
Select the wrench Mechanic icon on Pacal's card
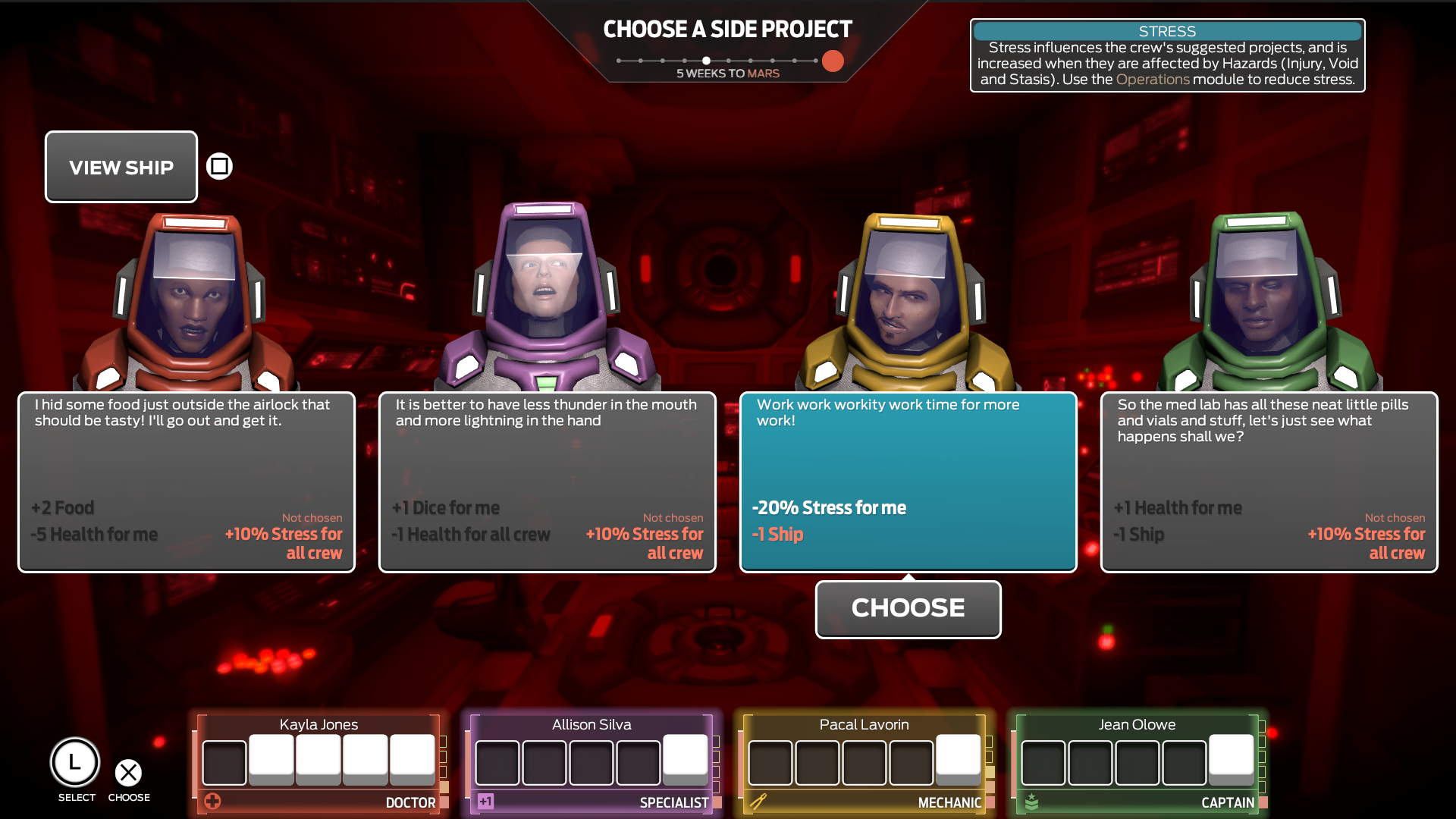pos(760,801)
